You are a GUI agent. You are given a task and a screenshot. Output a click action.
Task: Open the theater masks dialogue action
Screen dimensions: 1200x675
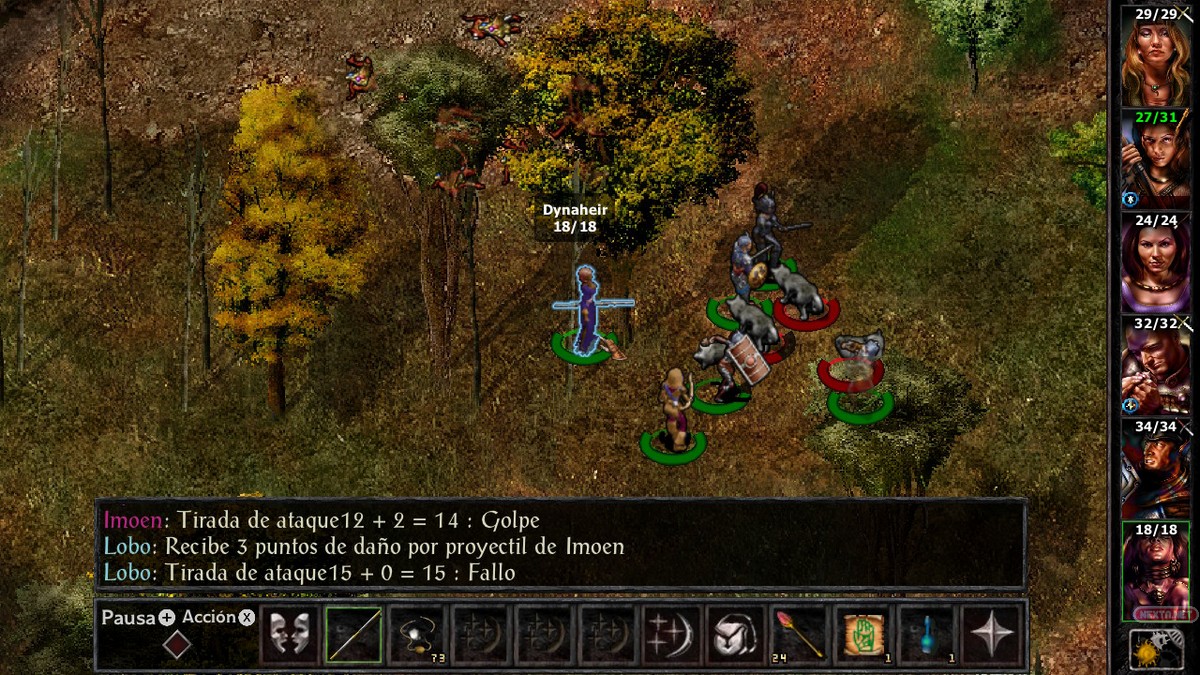click(x=290, y=634)
